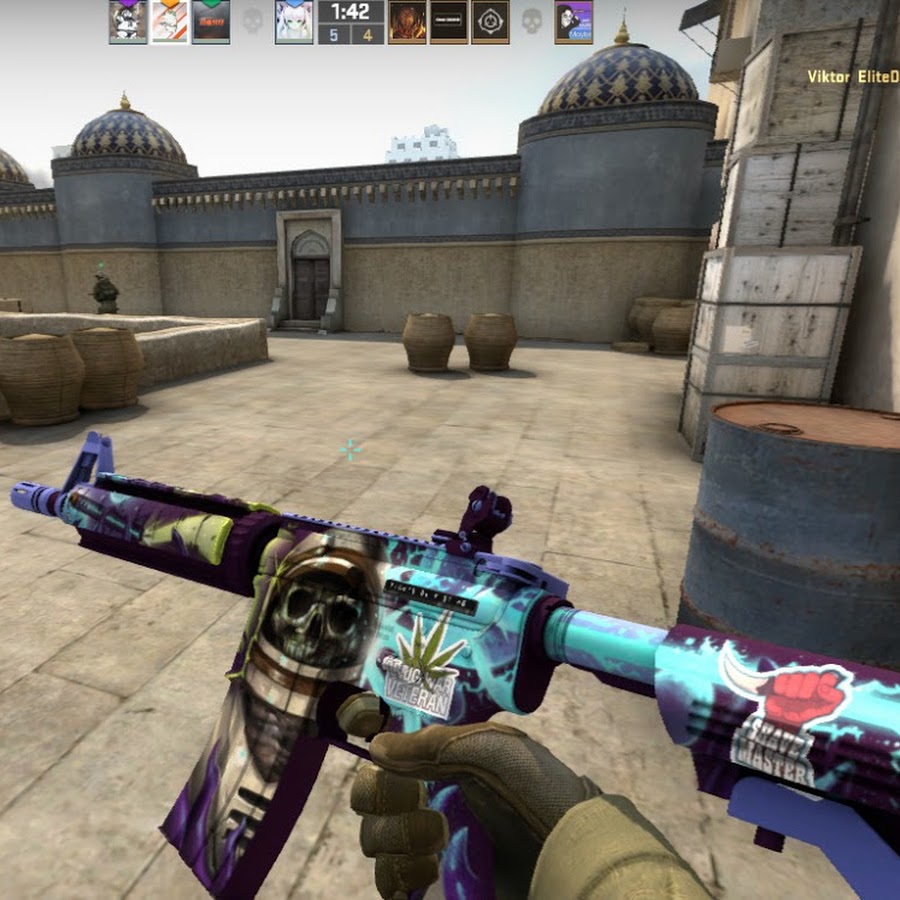Select the SCP circular logo player avatar
This screenshot has width=900, height=900.
[x=490, y=21]
